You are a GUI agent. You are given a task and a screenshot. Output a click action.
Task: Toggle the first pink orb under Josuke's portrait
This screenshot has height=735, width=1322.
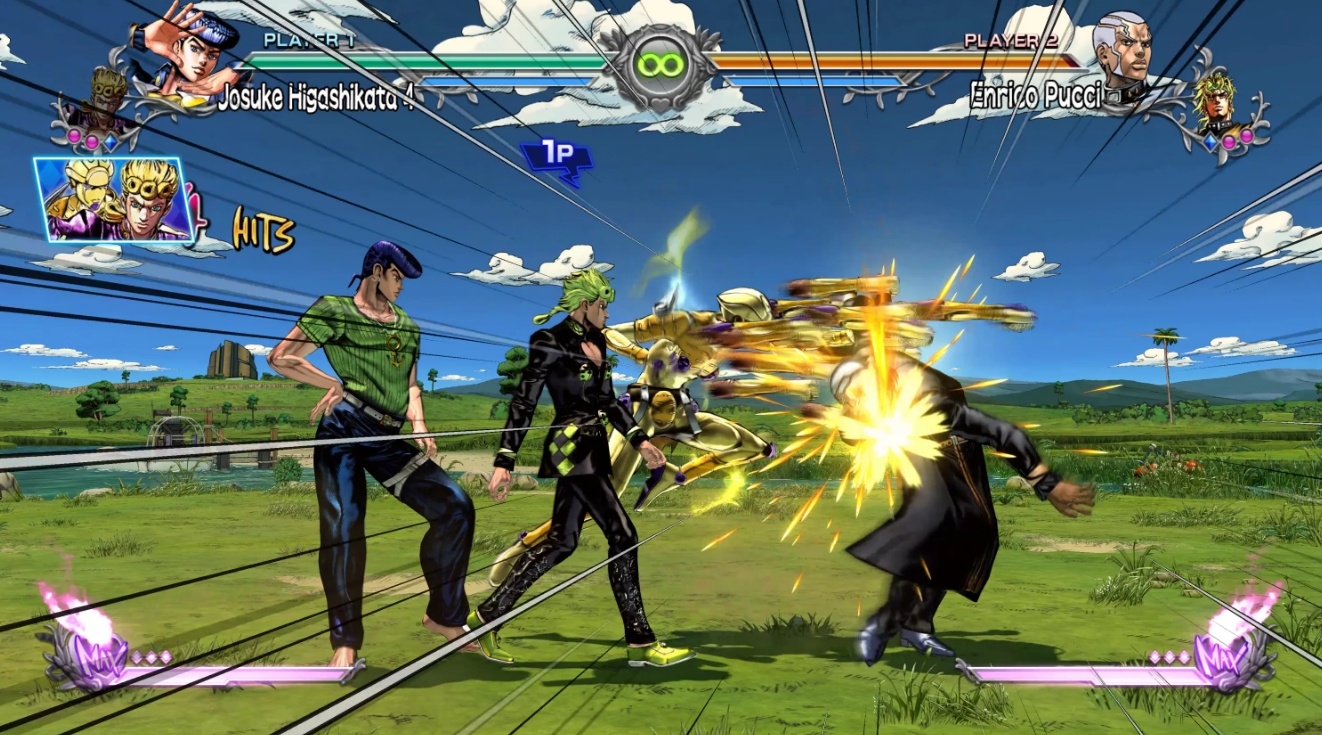click(x=73, y=134)
